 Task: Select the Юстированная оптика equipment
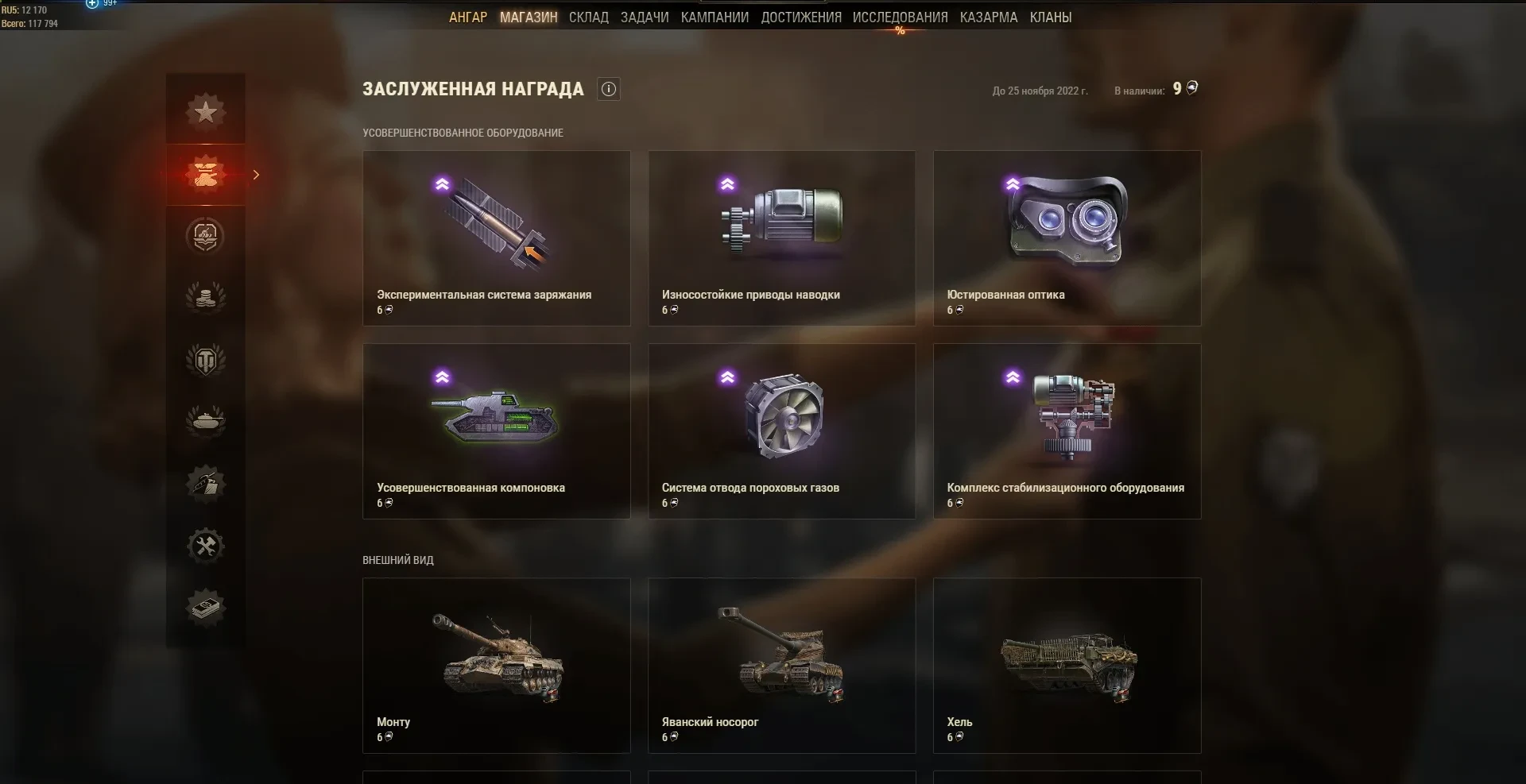point(1067,238)
